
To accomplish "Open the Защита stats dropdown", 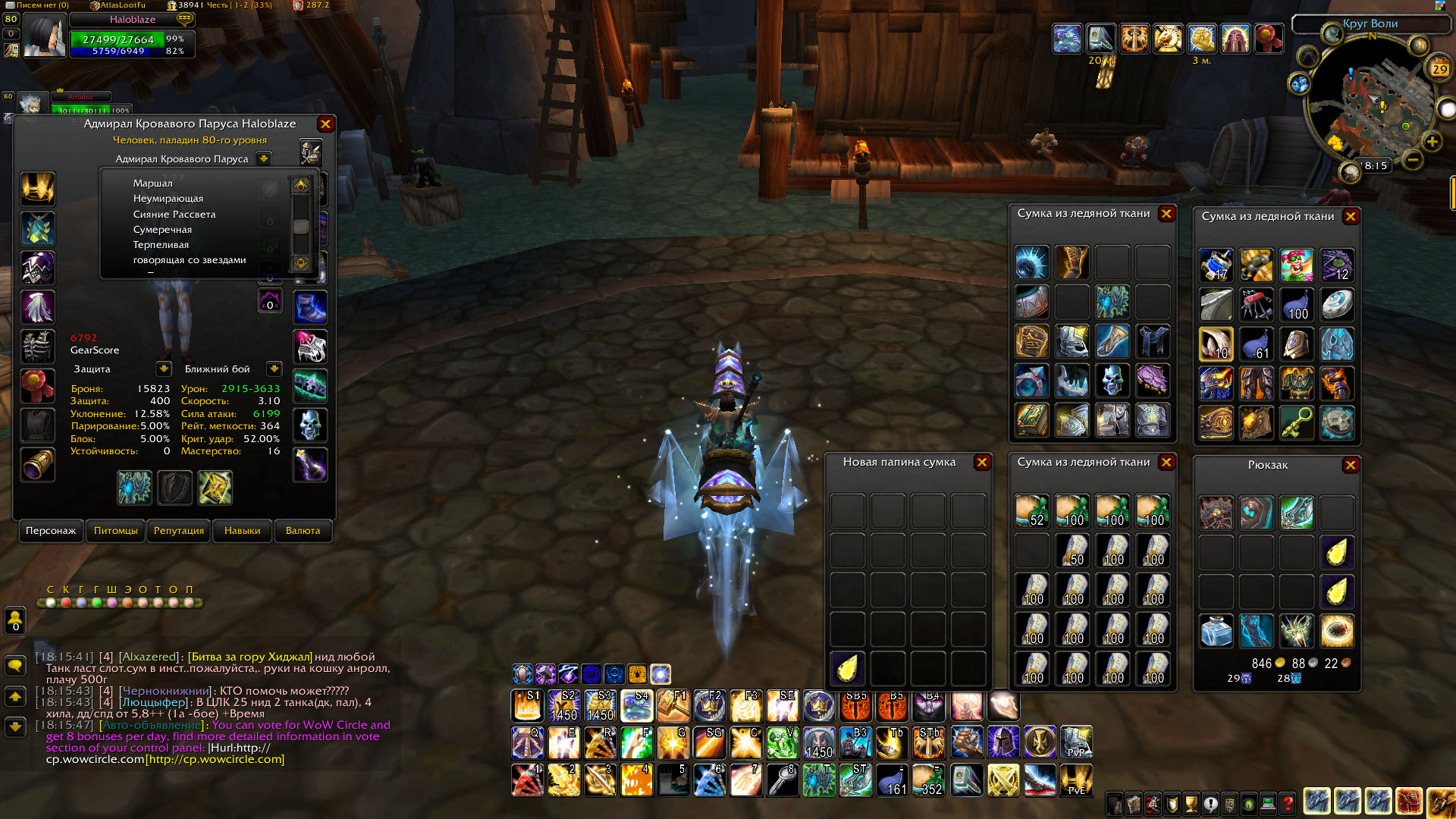I will pyautogui.click(x=164, y=369).
